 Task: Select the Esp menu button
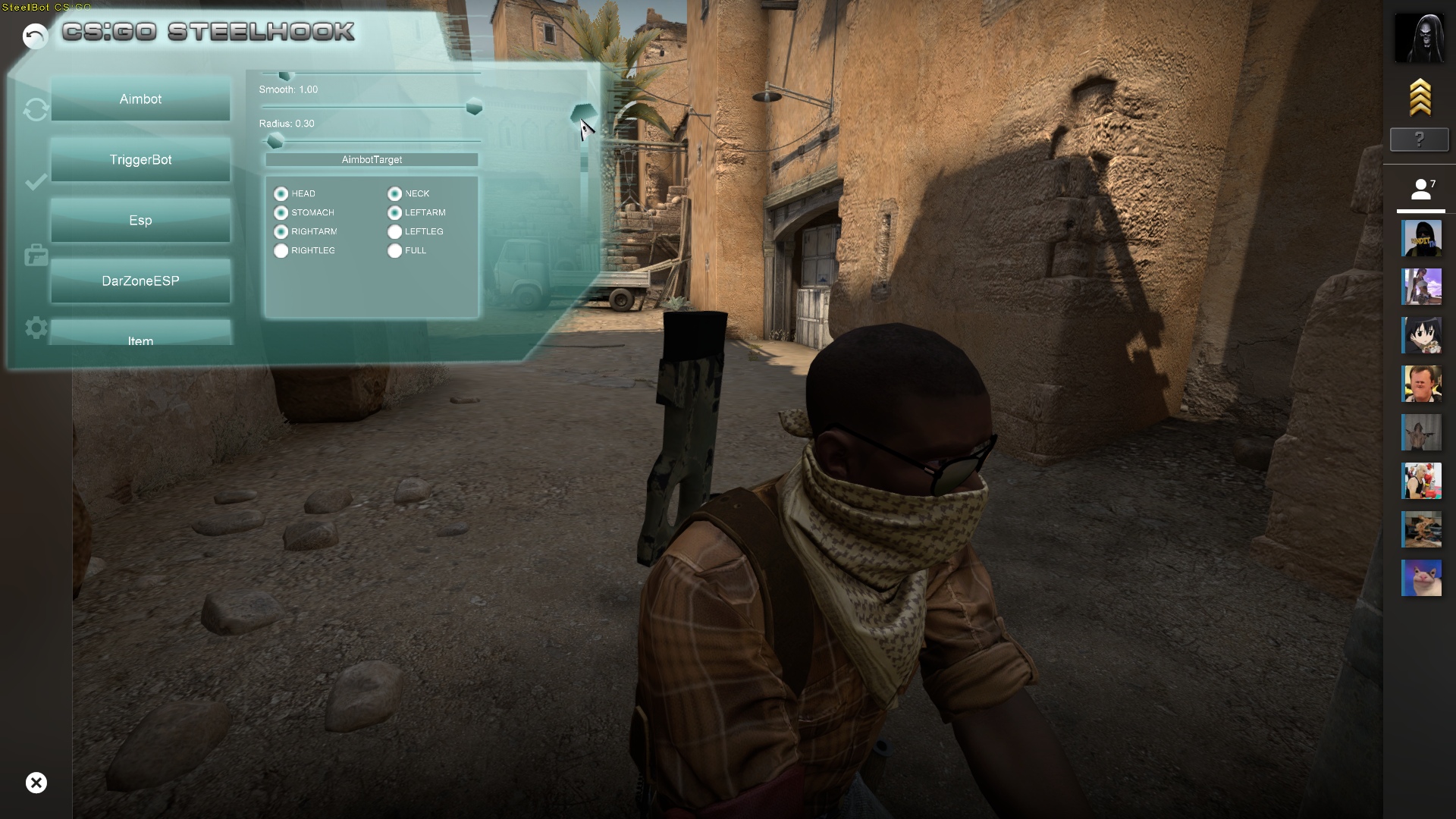click(x=140, y=221)
